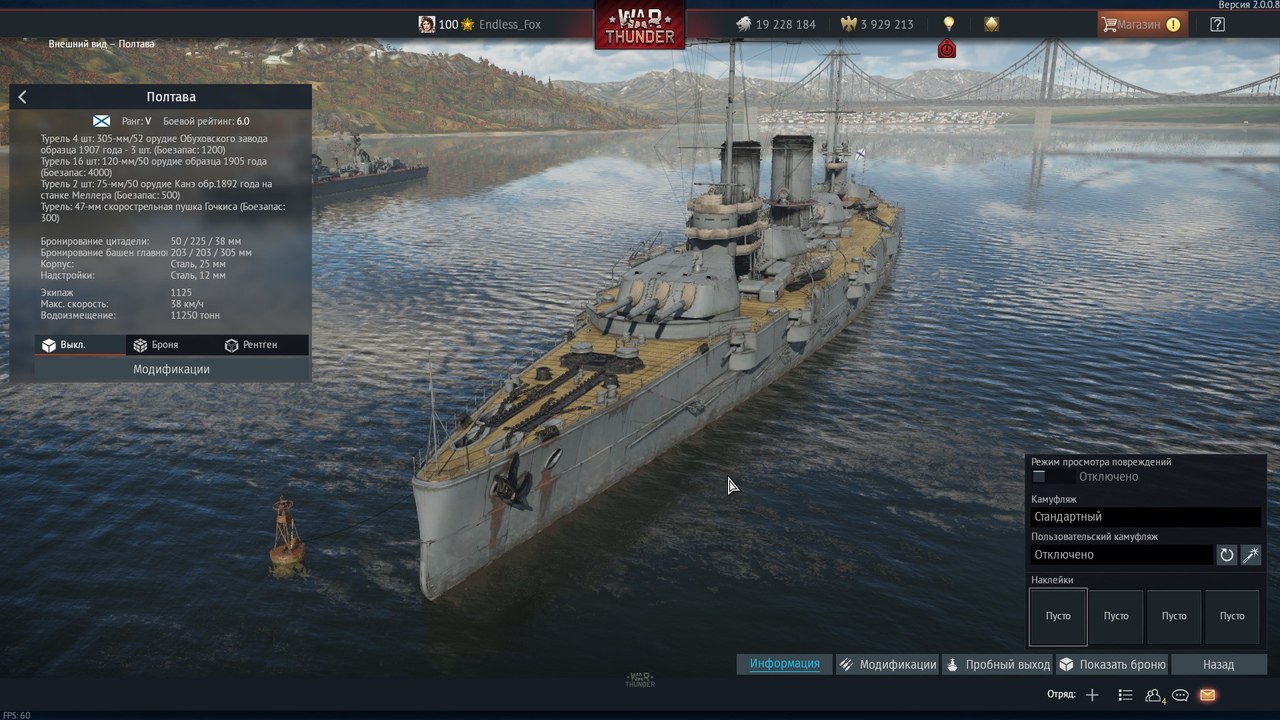Open Модификации in the ship info panel
Viewport: 1280px width, 720px height.
tap(171, 369)
